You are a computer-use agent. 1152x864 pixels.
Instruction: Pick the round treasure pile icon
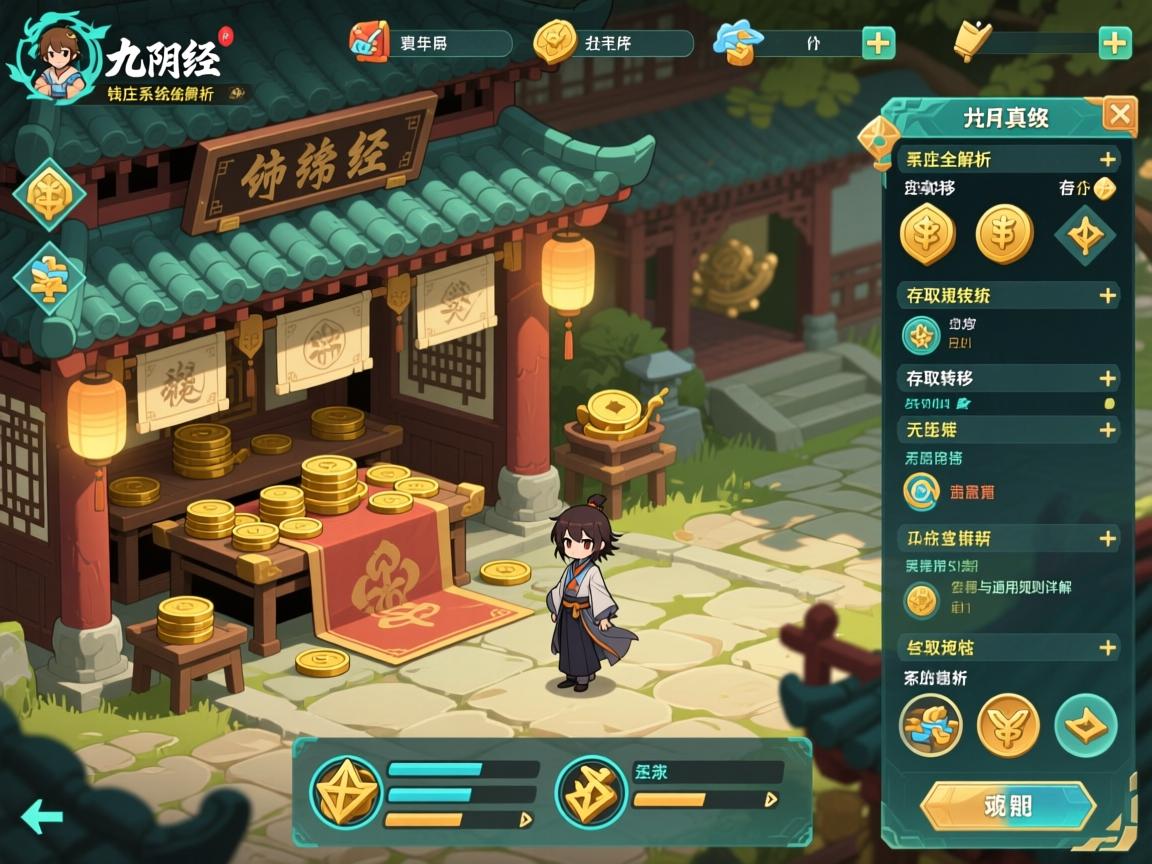[x=930, y=725]
